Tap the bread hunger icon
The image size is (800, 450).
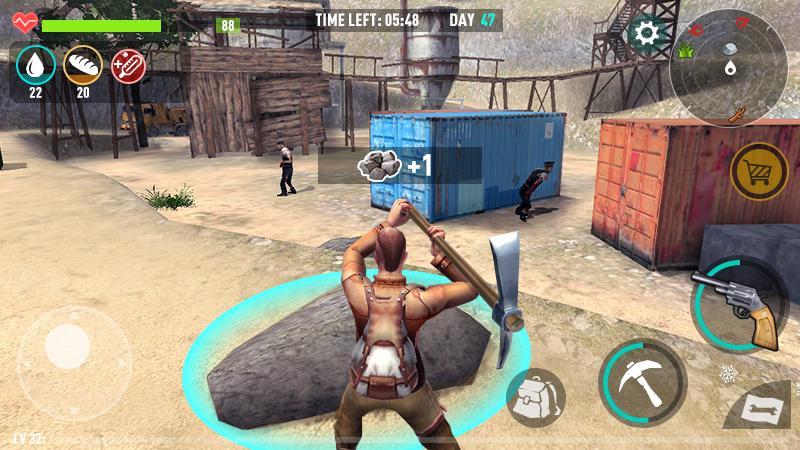point(82,66)
